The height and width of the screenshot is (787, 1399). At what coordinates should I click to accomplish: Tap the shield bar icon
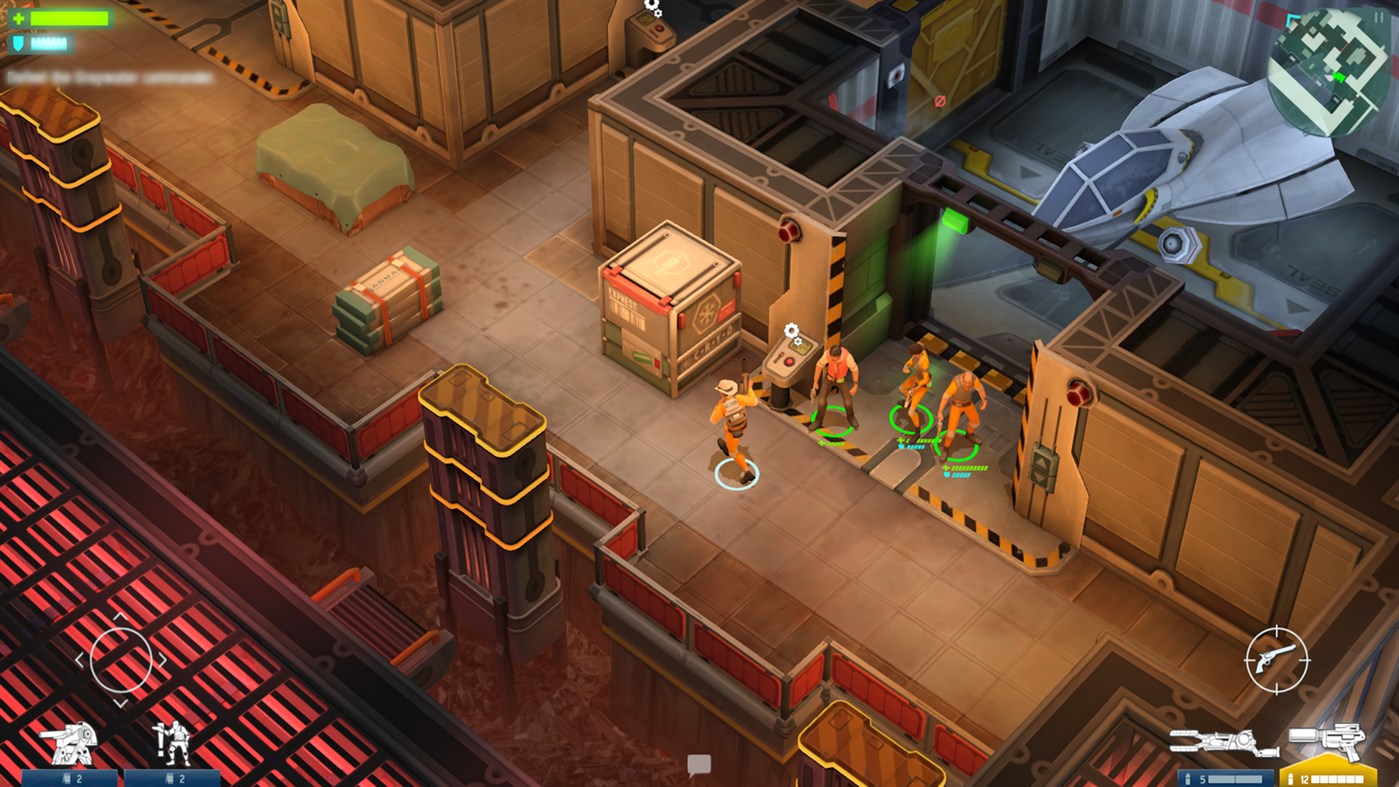20,42
